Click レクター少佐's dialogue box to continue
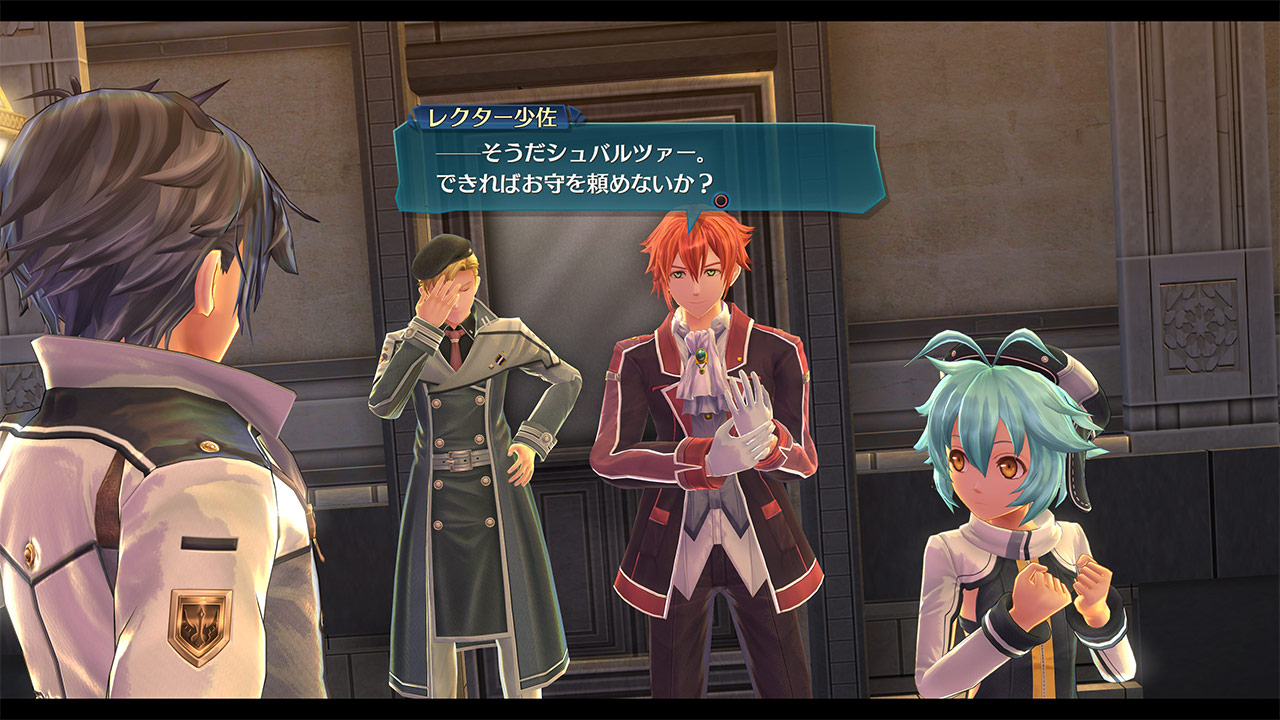The width and height of the screenshot is (1280, 720). click(640, 168)
